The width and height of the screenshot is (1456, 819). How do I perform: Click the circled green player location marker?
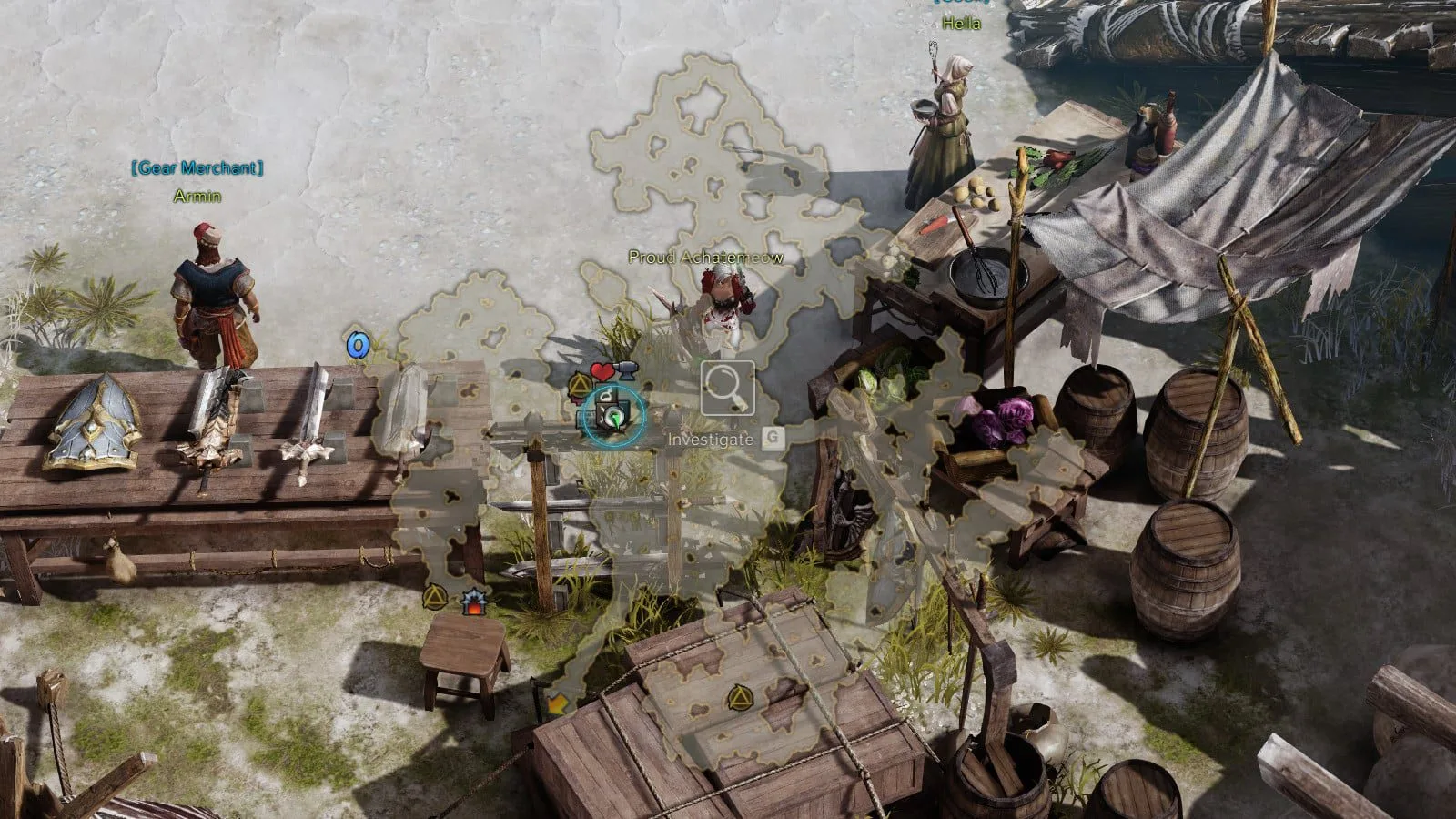click(613, 416)
